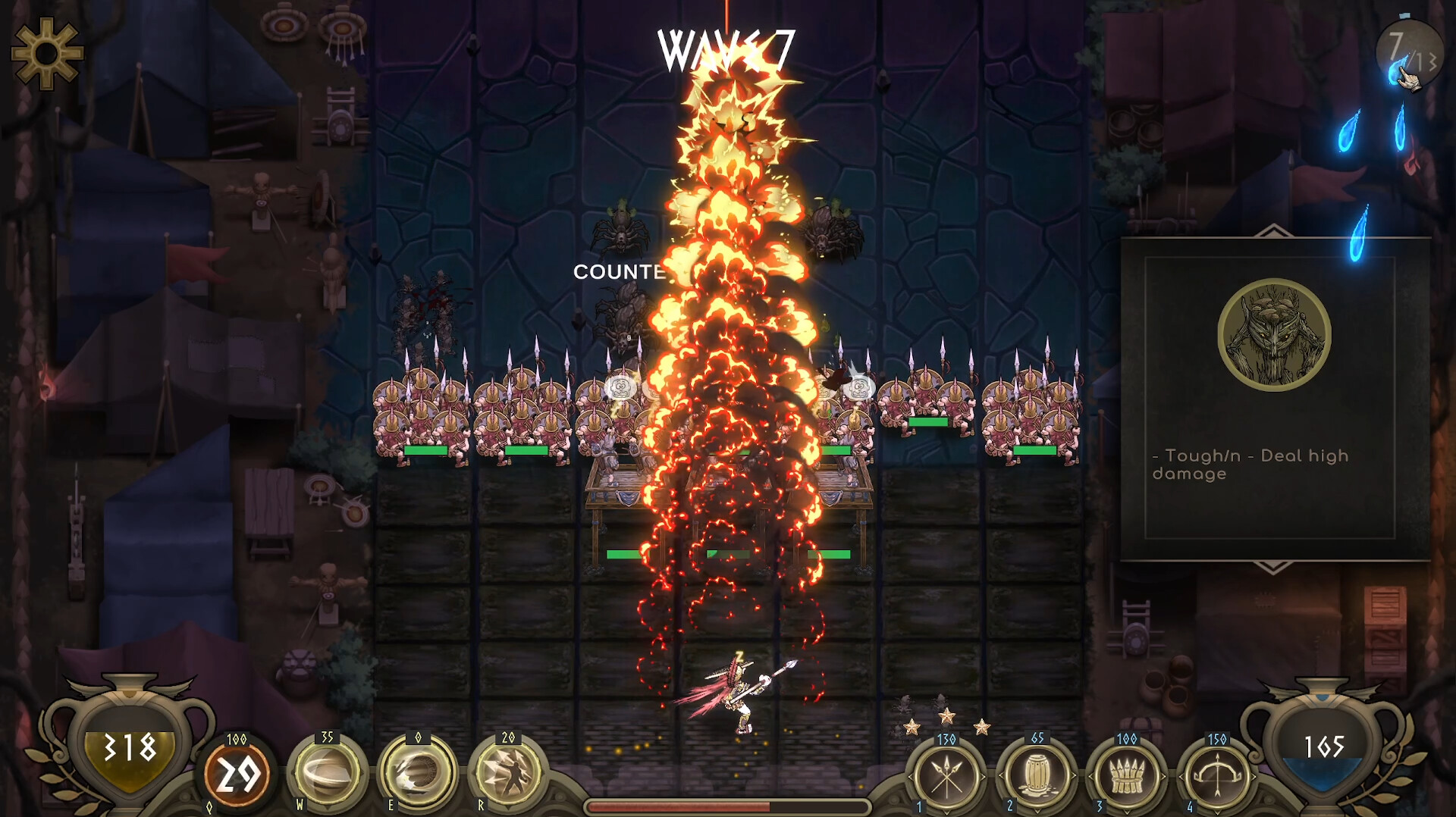
Task: Click the blue mana urn showing 165
Action: click(x=1323, y=745)
